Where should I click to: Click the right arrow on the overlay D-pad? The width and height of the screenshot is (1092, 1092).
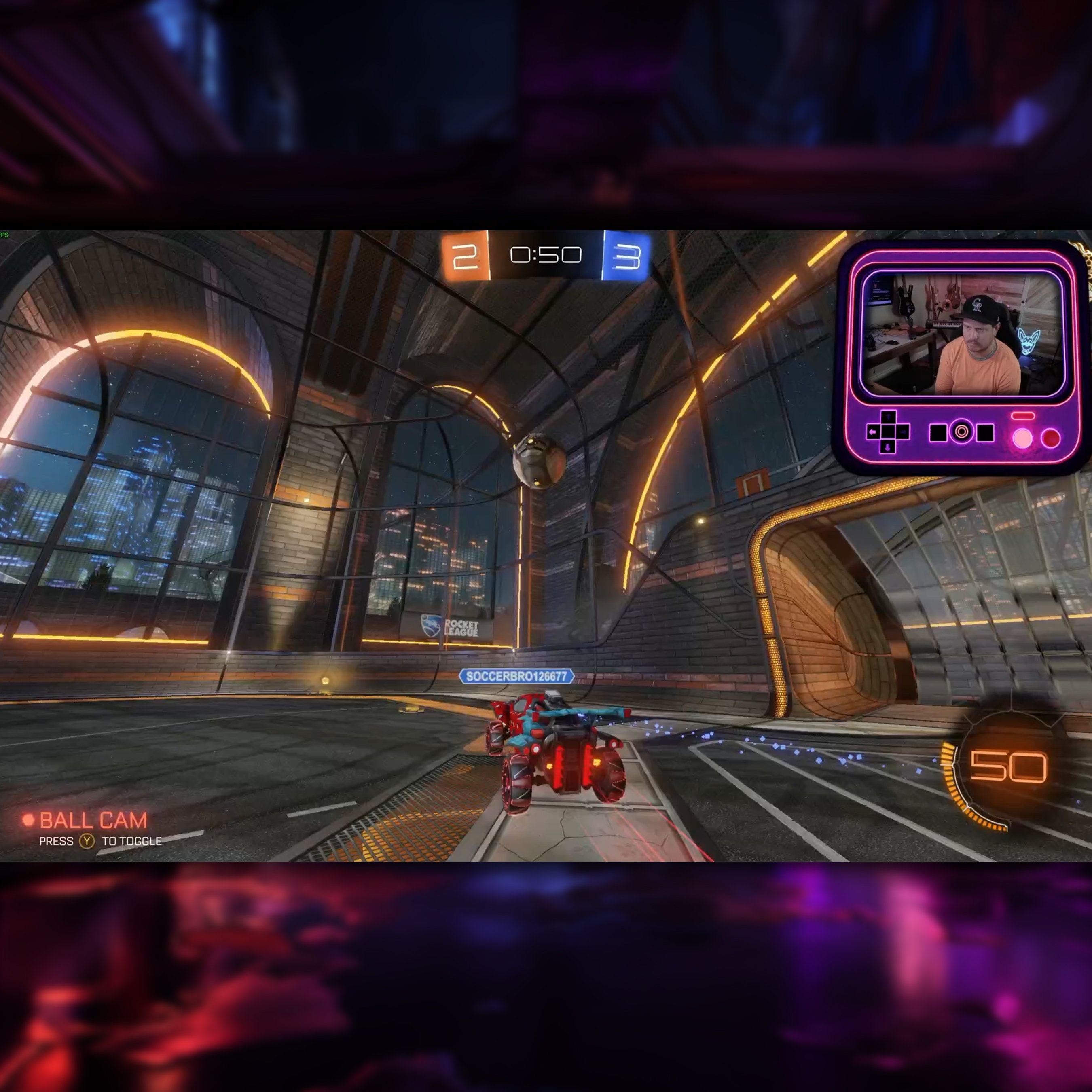(x=904, y=432)
